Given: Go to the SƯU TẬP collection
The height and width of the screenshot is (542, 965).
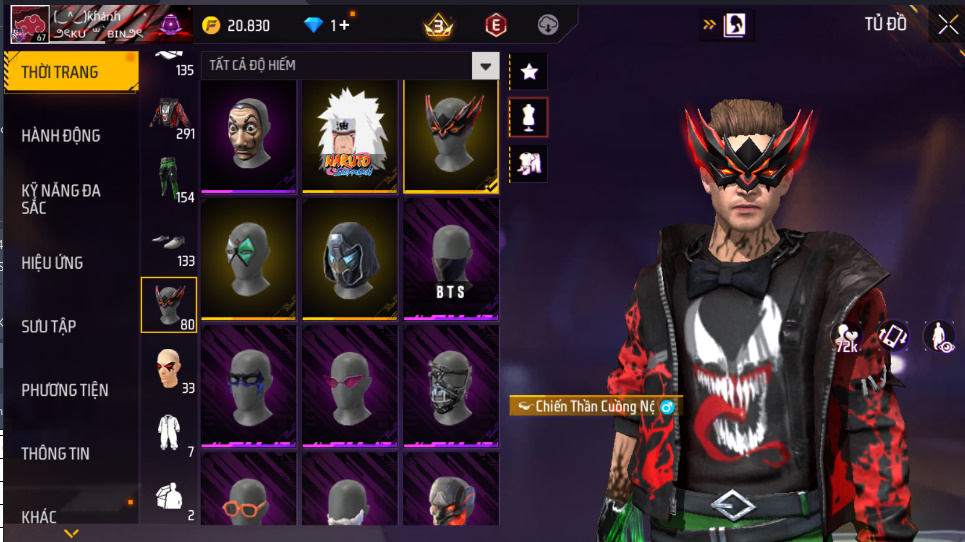Looking at the screenshot, I should tap(49, 326).
